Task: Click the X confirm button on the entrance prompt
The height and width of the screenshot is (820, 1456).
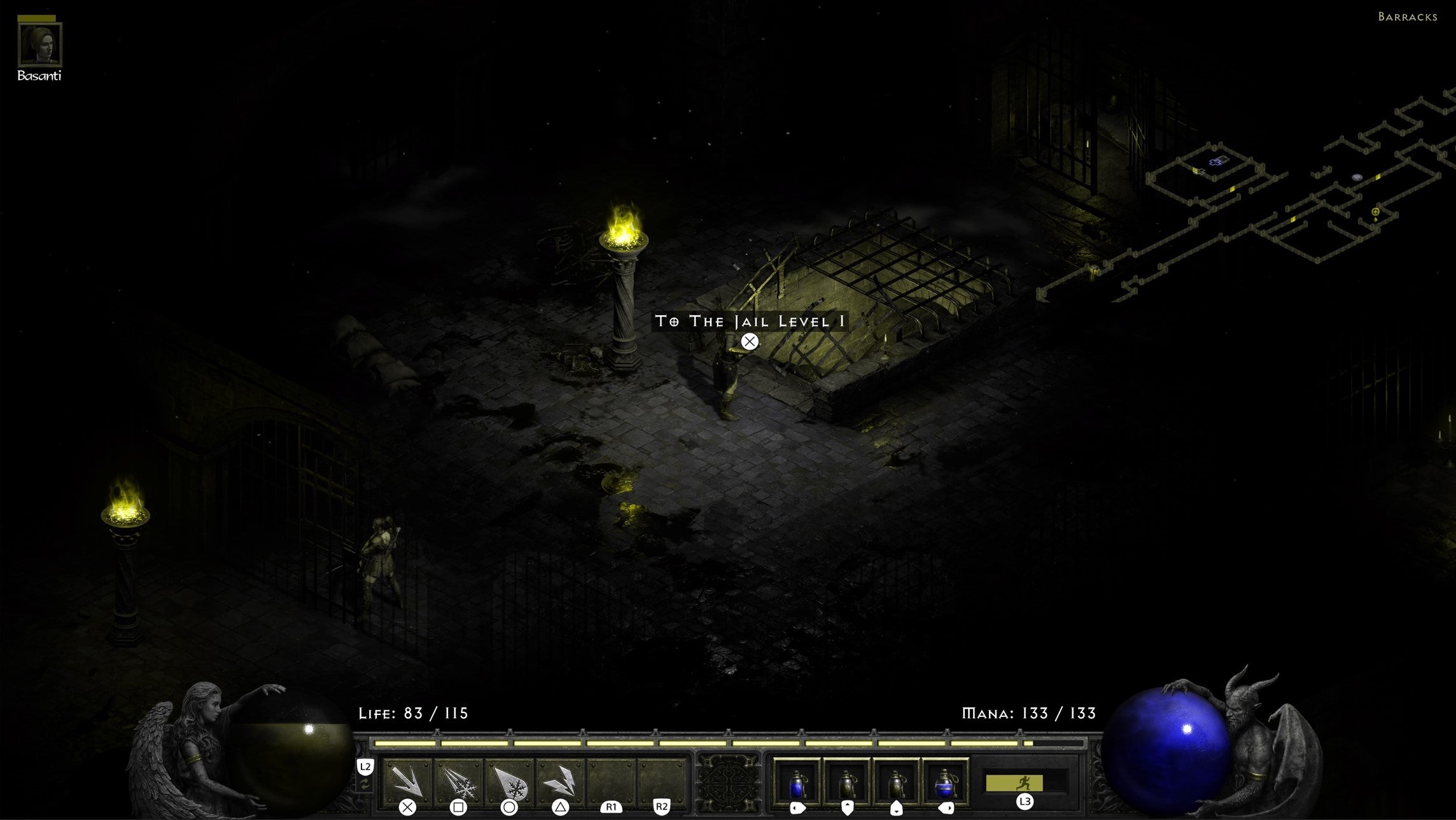Action: point(749,342)
